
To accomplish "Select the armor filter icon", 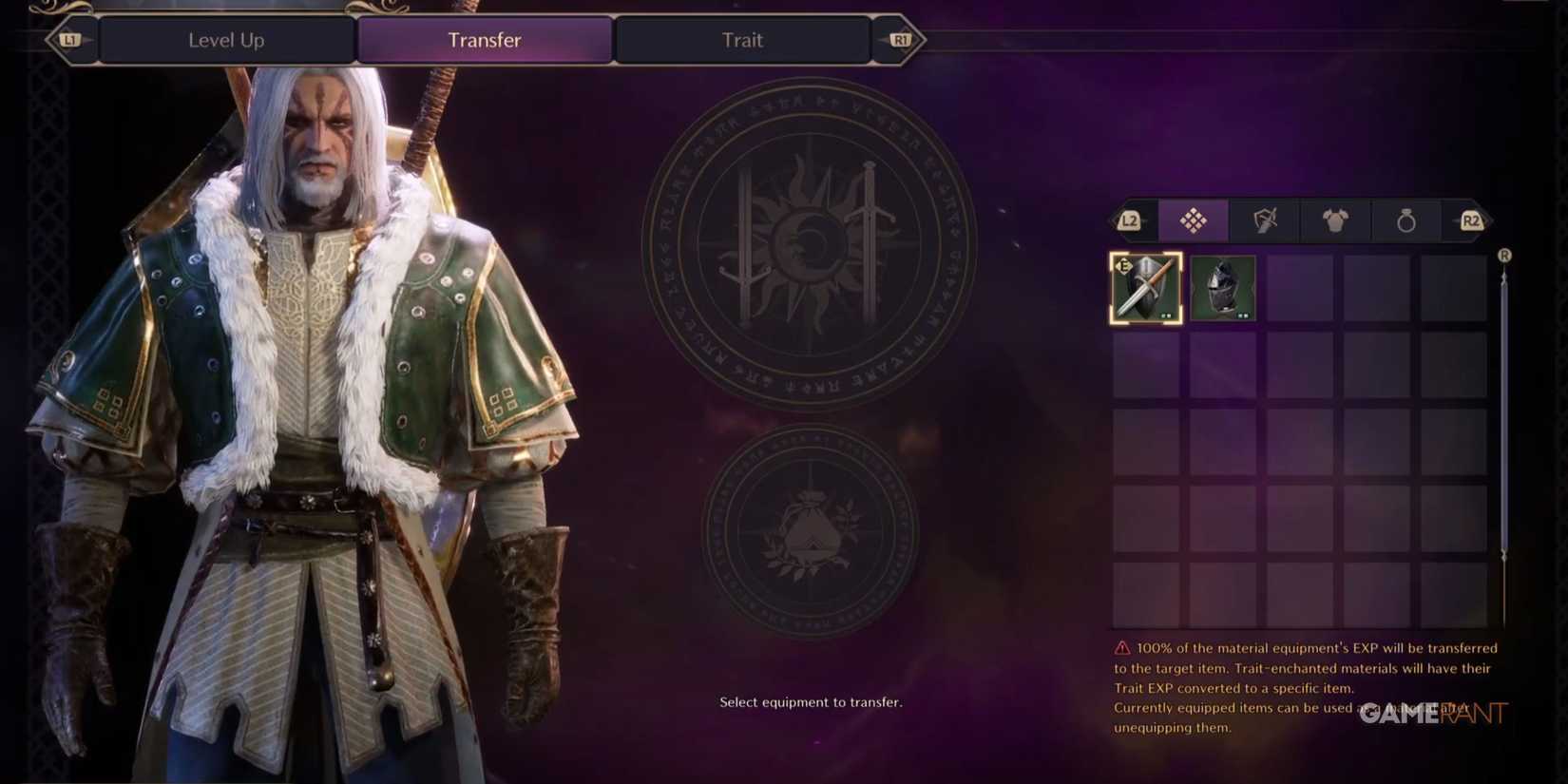I will [1336, 220].
